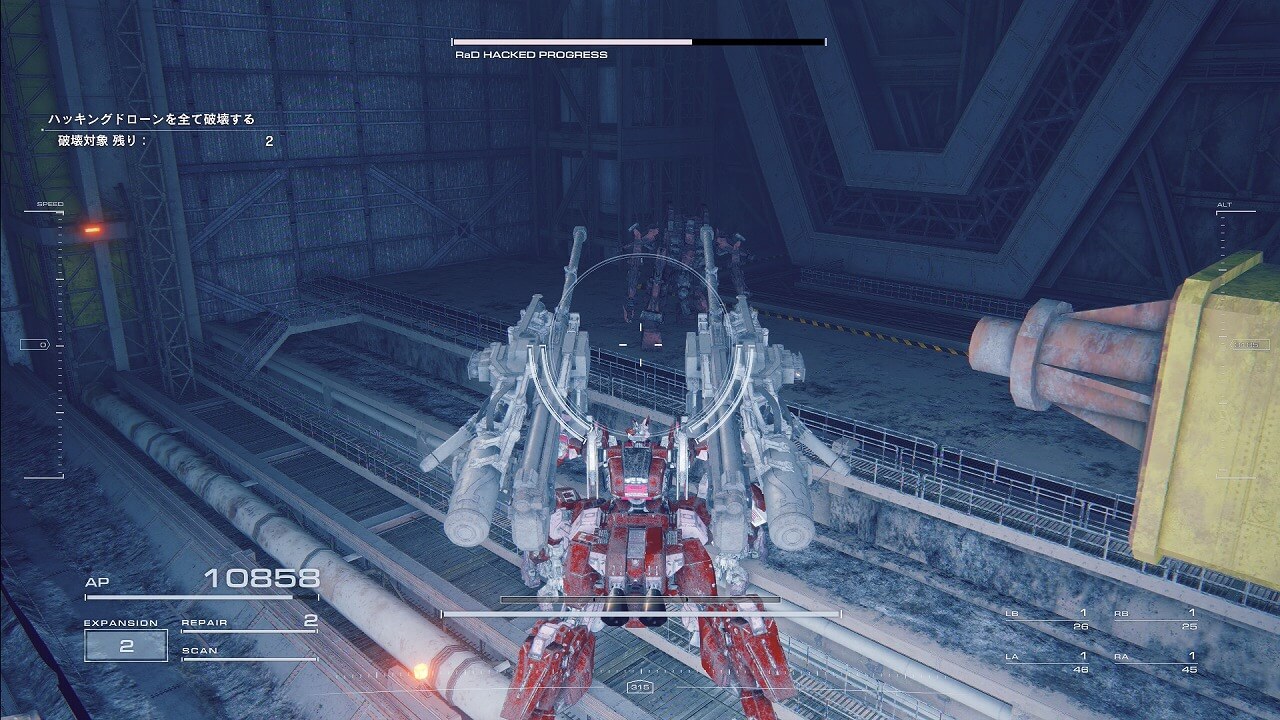The image size is (1280, 720).
Task: Use the REPAIR kit indicator
Action: [x=249, y=623]
